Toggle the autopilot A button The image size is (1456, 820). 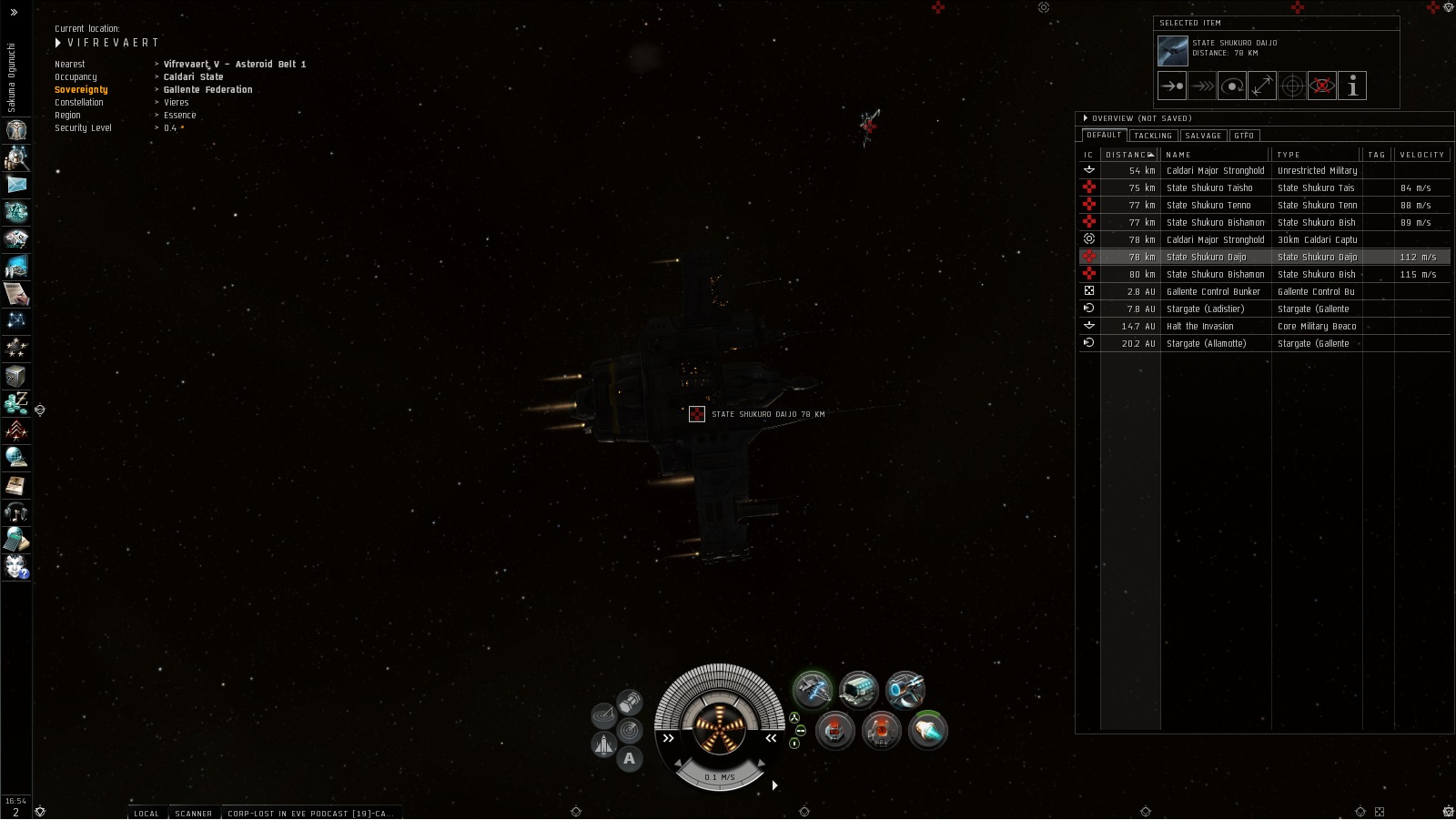point(629,758)
